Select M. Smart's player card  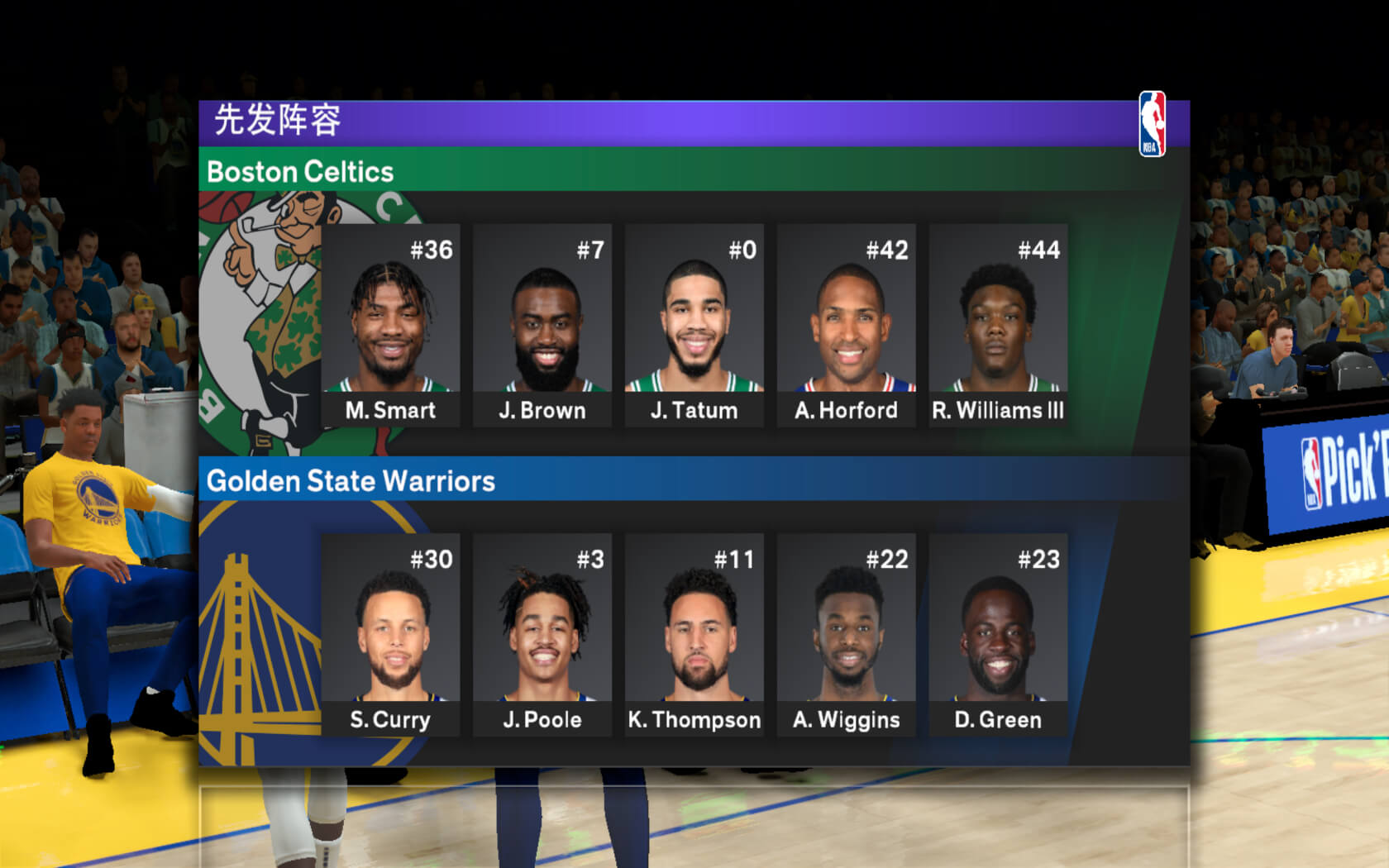coord(390,325)
